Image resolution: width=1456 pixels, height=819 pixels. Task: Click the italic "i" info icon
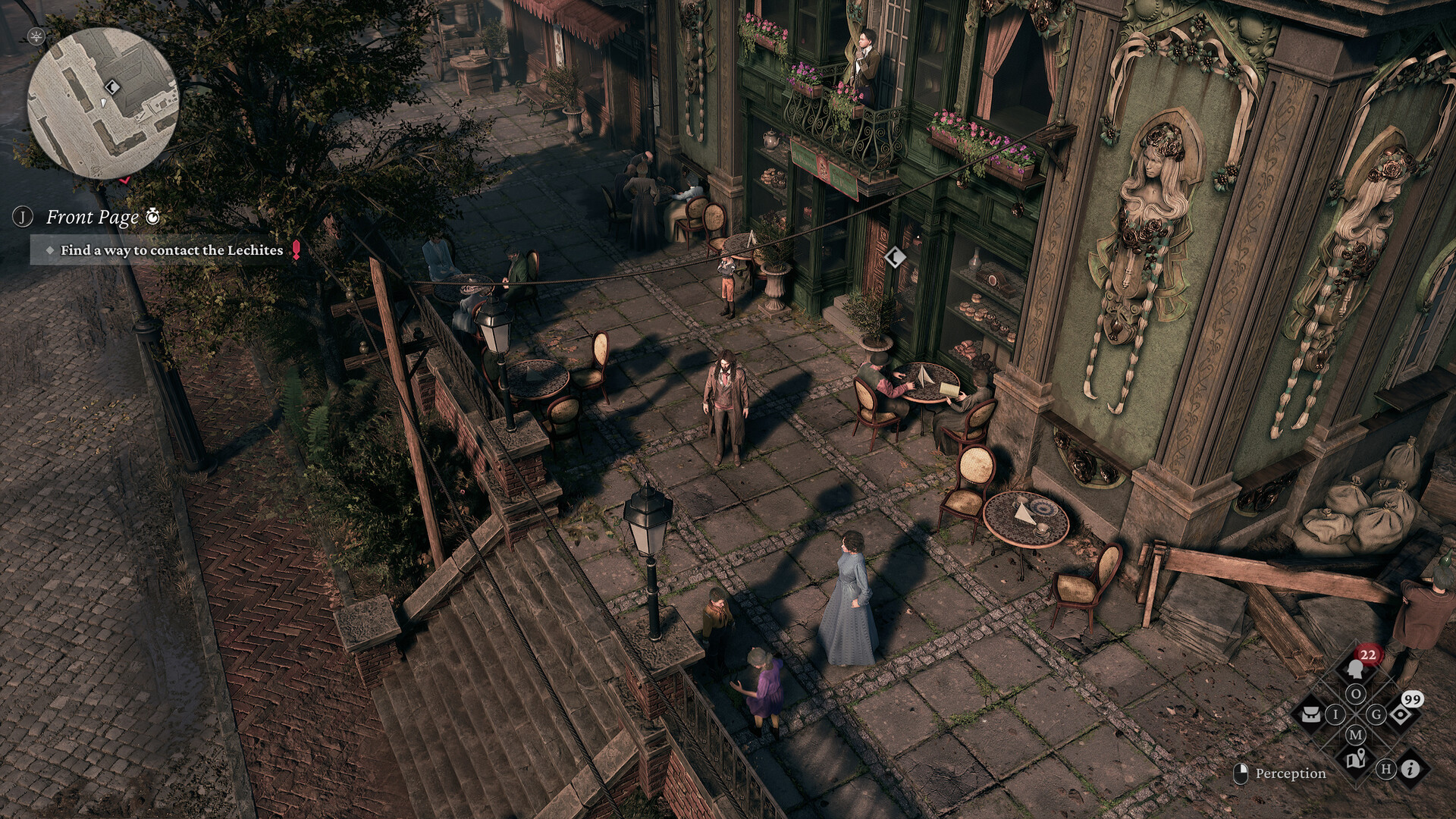point(1410,769)
